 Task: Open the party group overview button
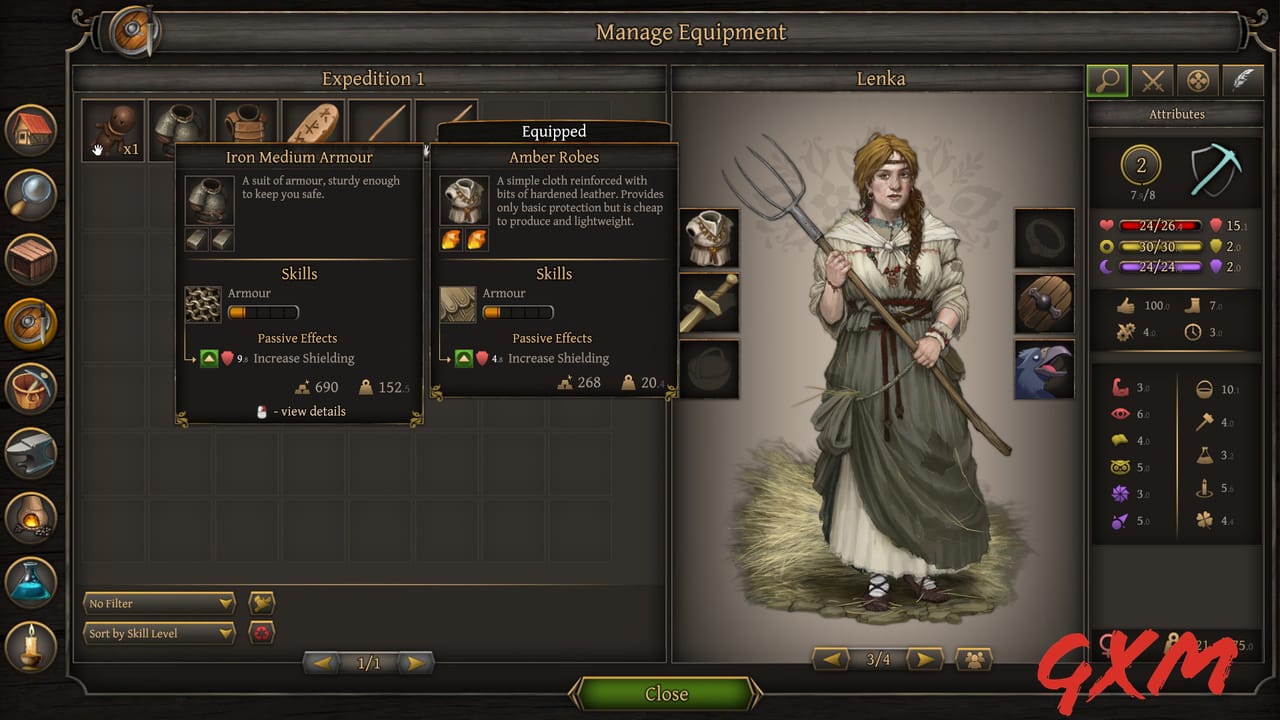click(x=973, y=659)
